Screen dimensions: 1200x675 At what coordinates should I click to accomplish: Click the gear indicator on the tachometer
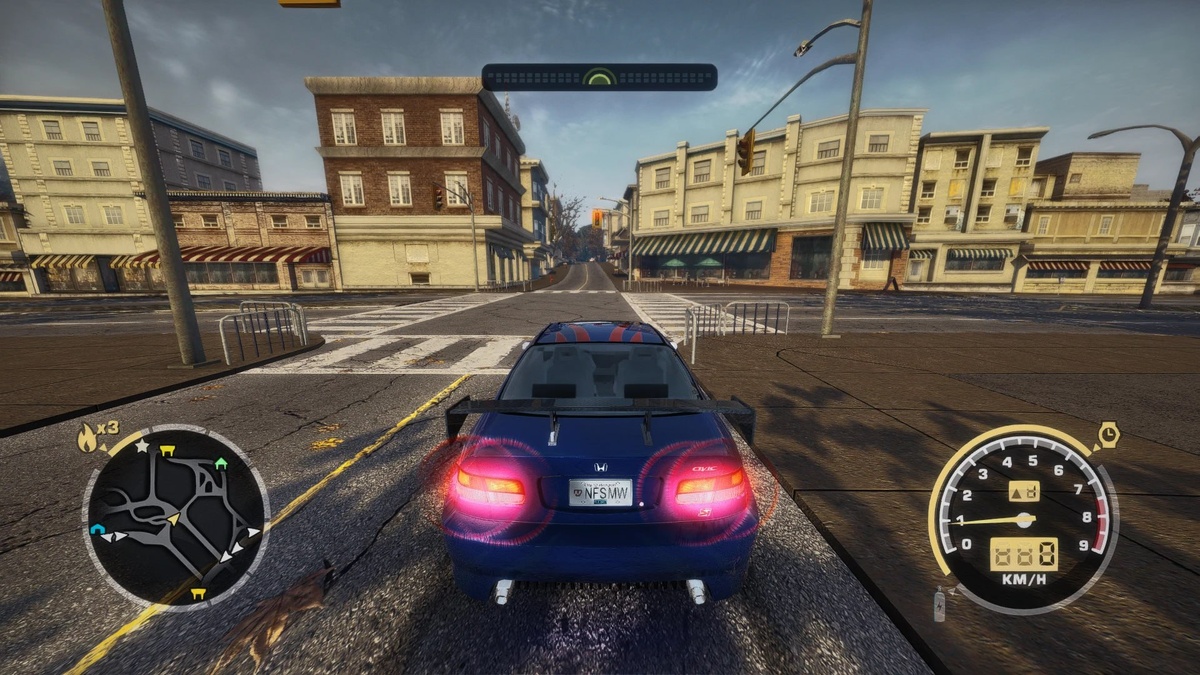tap(1023, 491)
